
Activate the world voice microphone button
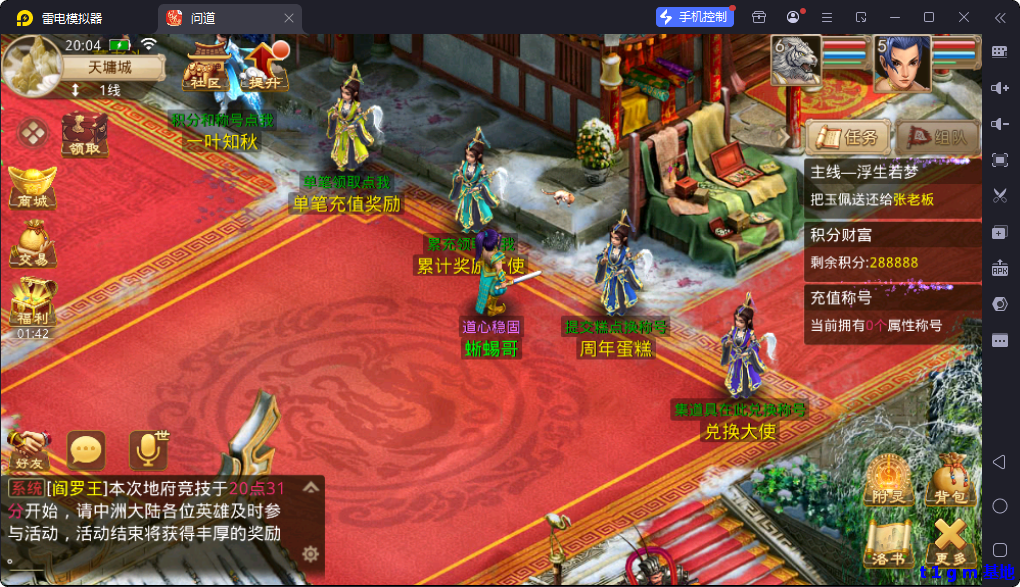tap(148, 451)
